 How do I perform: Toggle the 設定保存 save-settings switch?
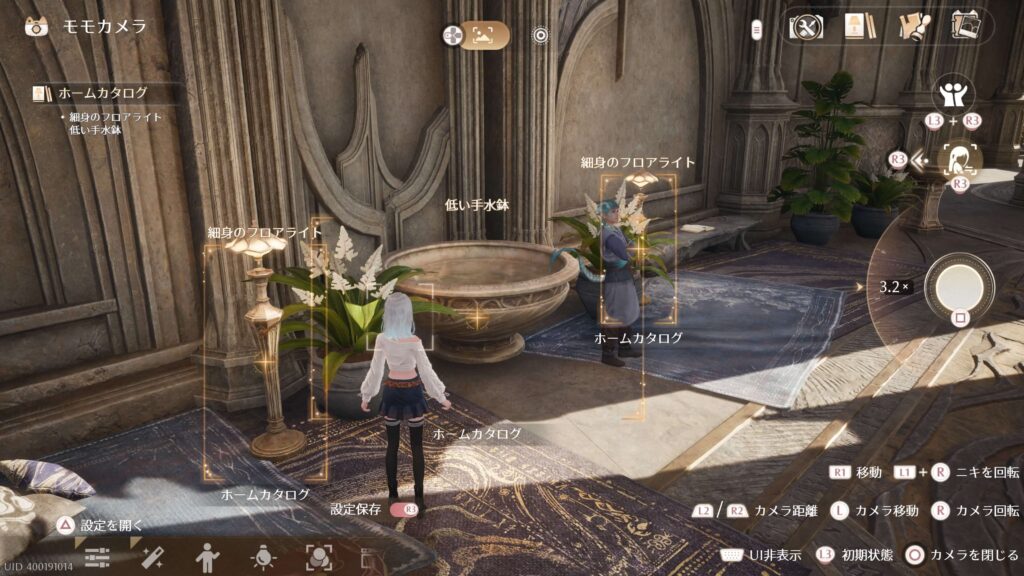(403, 509)
